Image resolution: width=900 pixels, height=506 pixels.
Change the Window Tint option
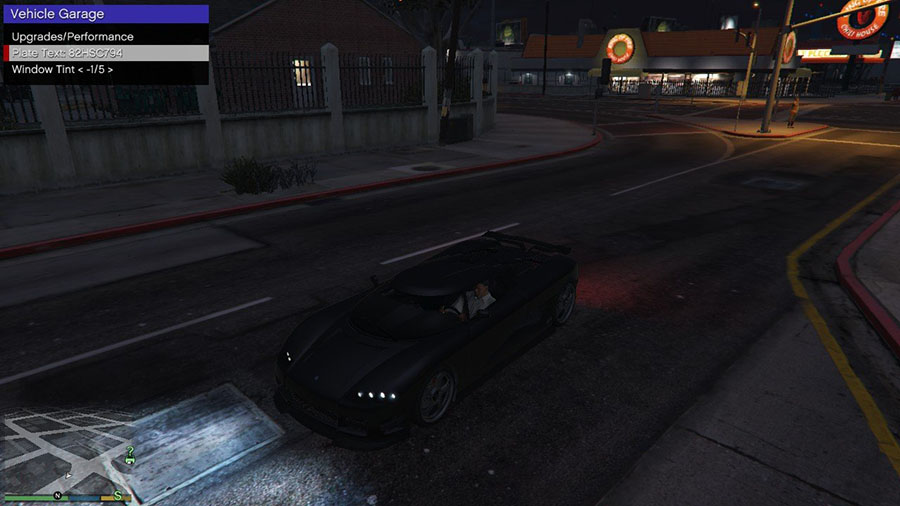click(x=62, y=70)
